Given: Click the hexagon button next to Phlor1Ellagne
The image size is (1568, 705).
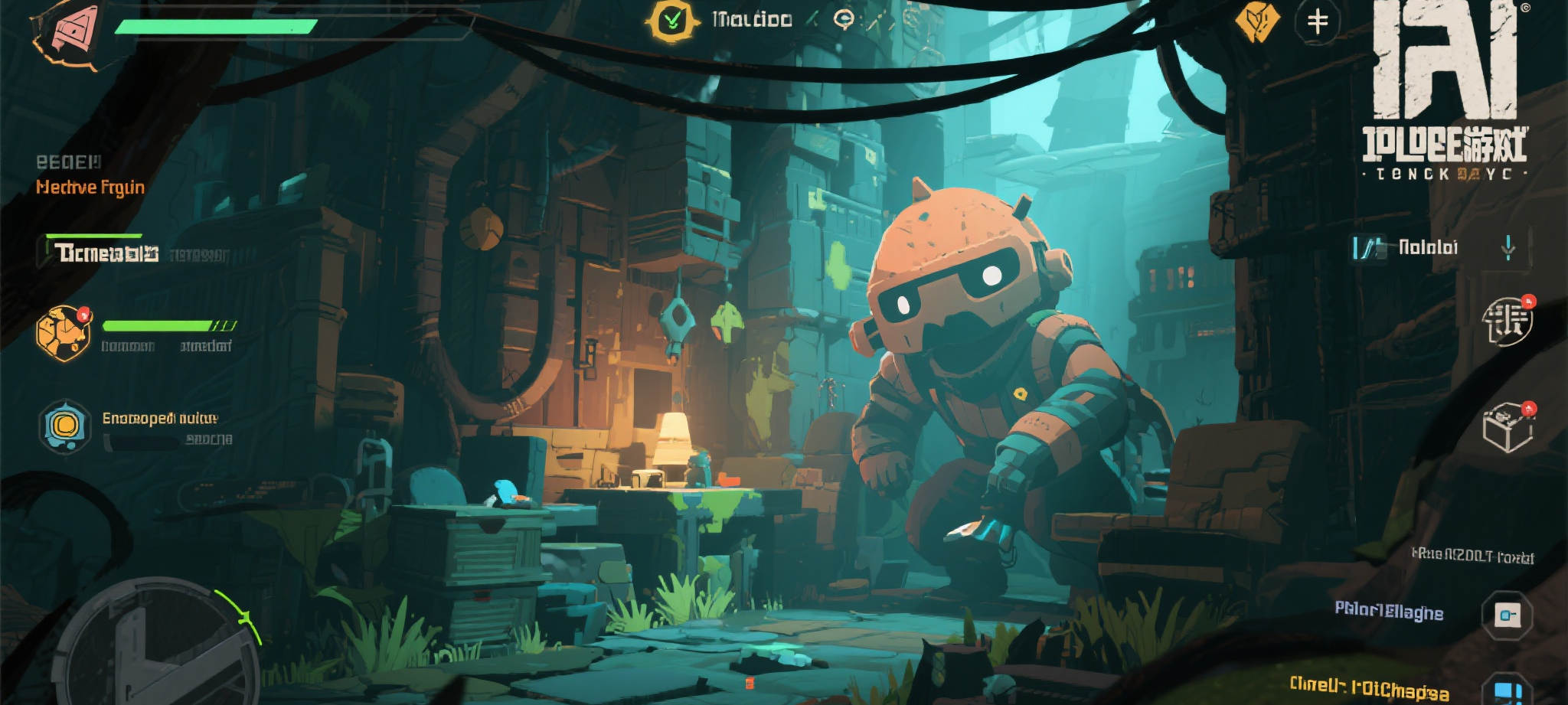Looking at the screenshot, I should [1507, 615].
